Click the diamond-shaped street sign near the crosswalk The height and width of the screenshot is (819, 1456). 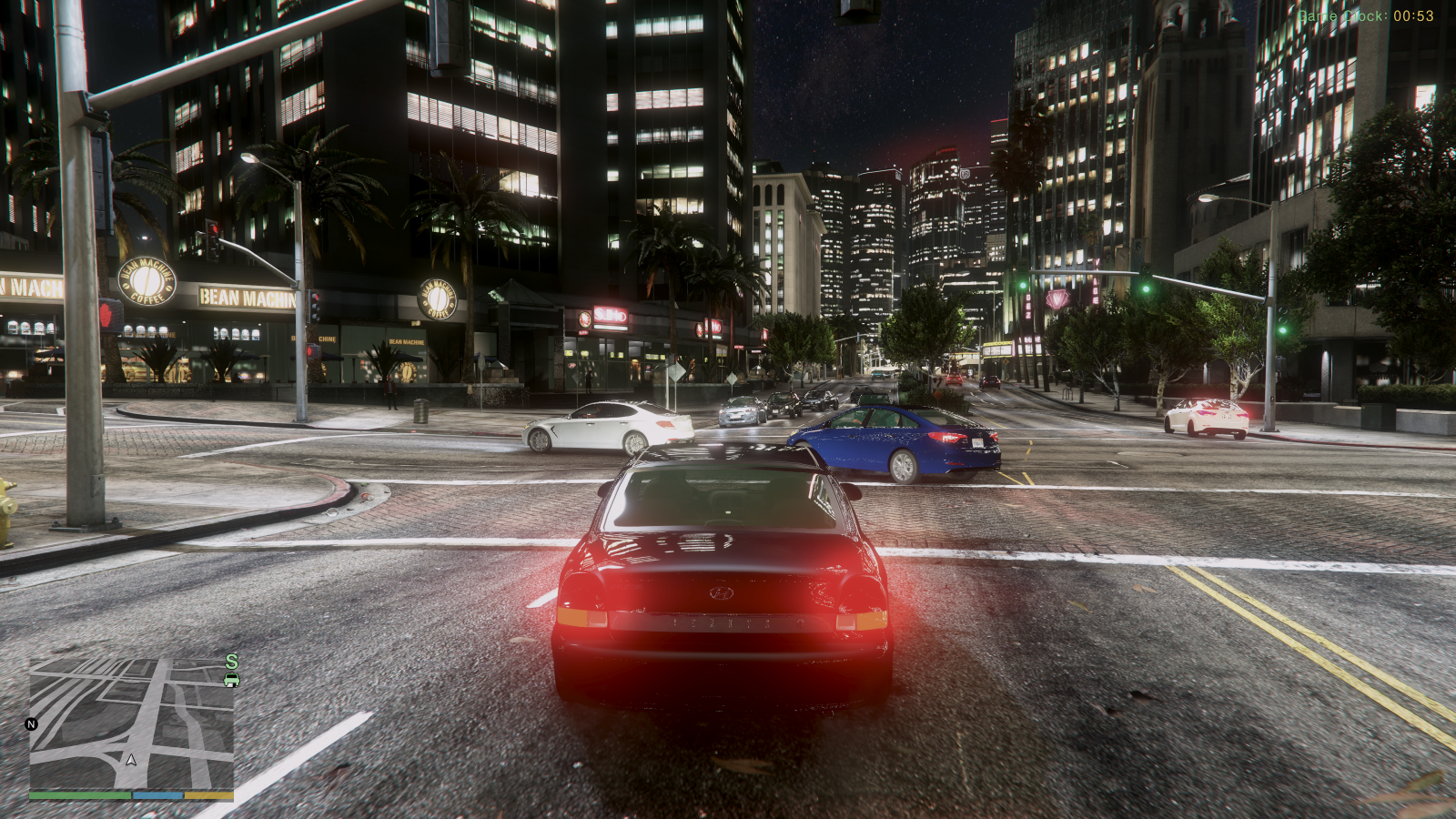click(x=677, y=373)
